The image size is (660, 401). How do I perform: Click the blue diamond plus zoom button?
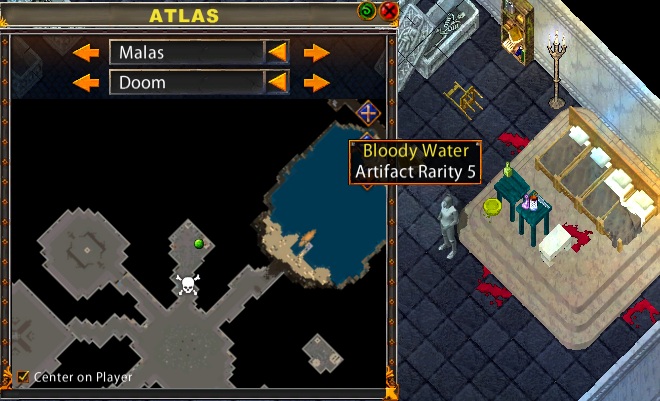[x=369, y=112]
